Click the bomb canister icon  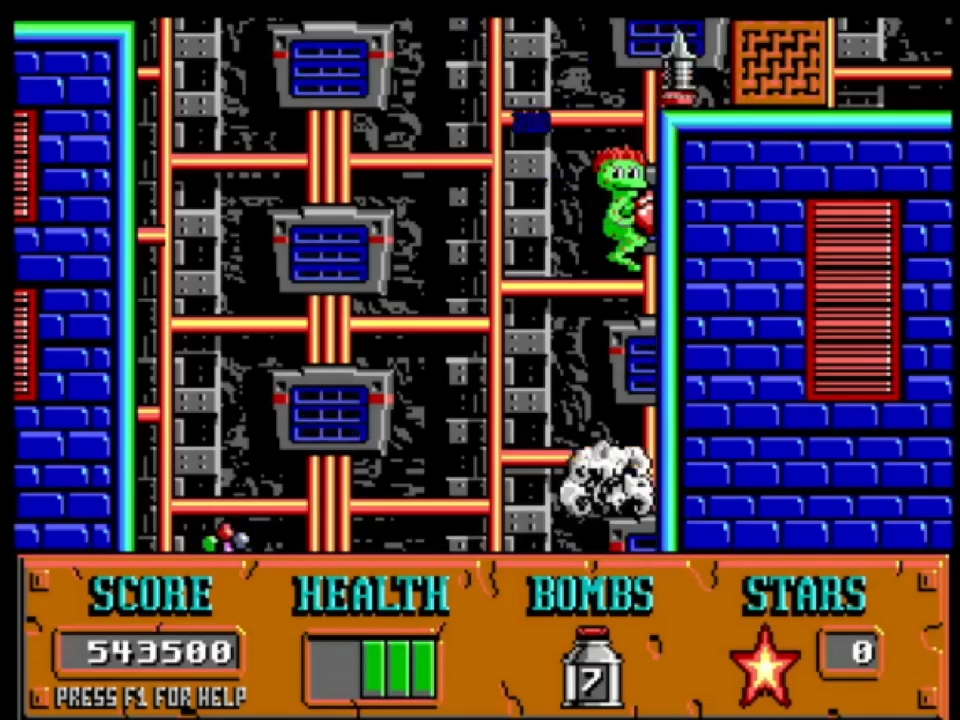[x=592, y=667]
